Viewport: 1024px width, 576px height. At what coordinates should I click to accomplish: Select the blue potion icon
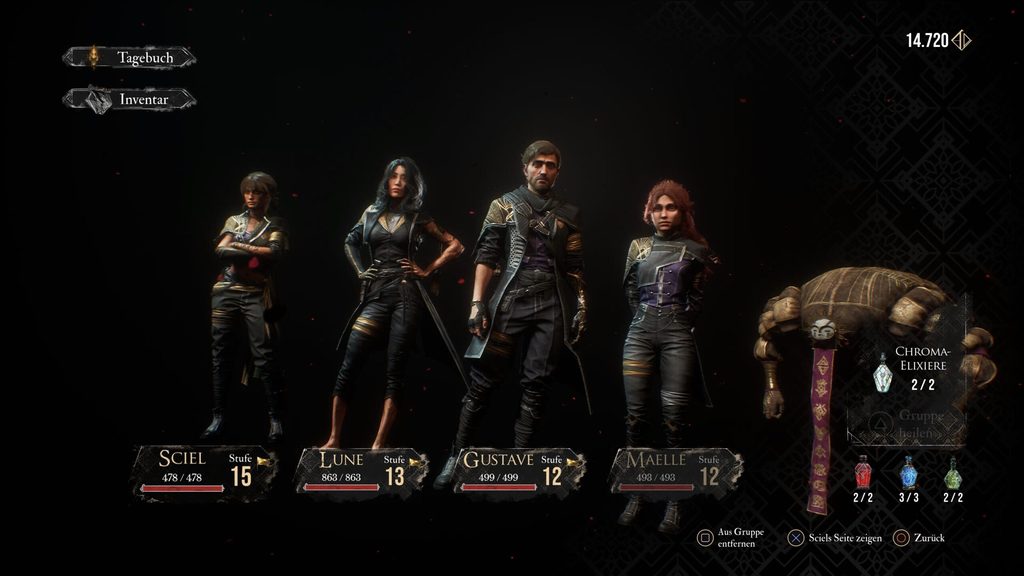(x=908, y=472)
